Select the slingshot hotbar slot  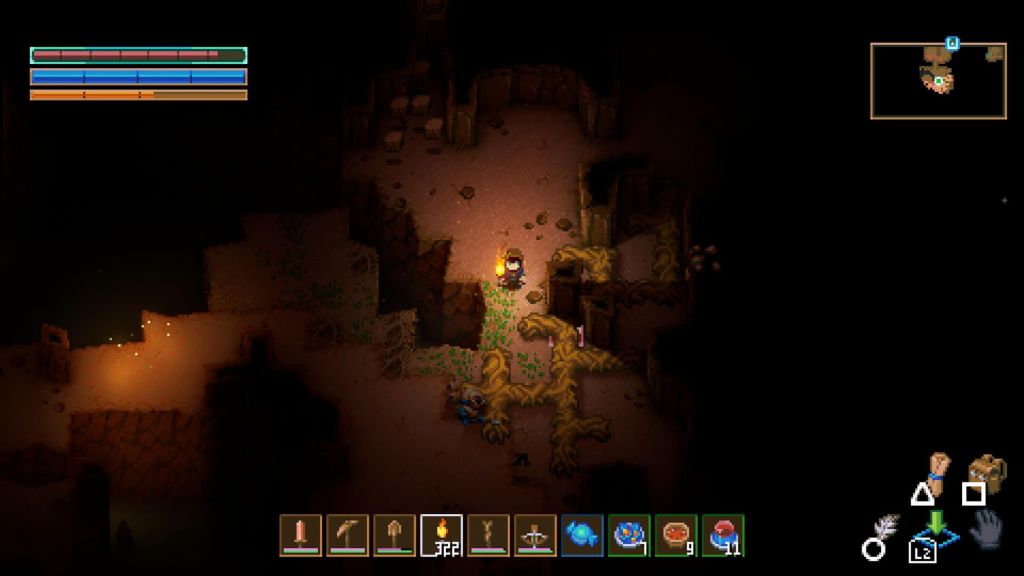point(488,535)
